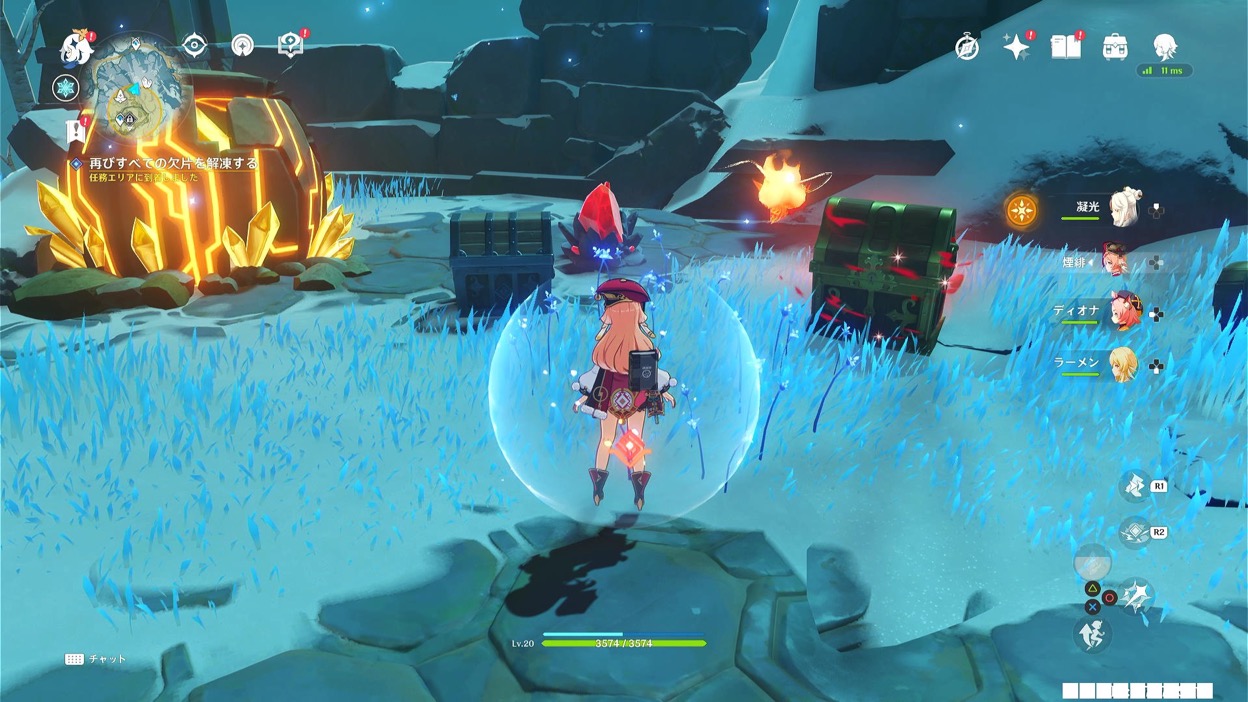Activate the elemental sight eye icon
The height and width of the screenshot is (702, 1248).
pyautogui.click(x=194, y=46)
